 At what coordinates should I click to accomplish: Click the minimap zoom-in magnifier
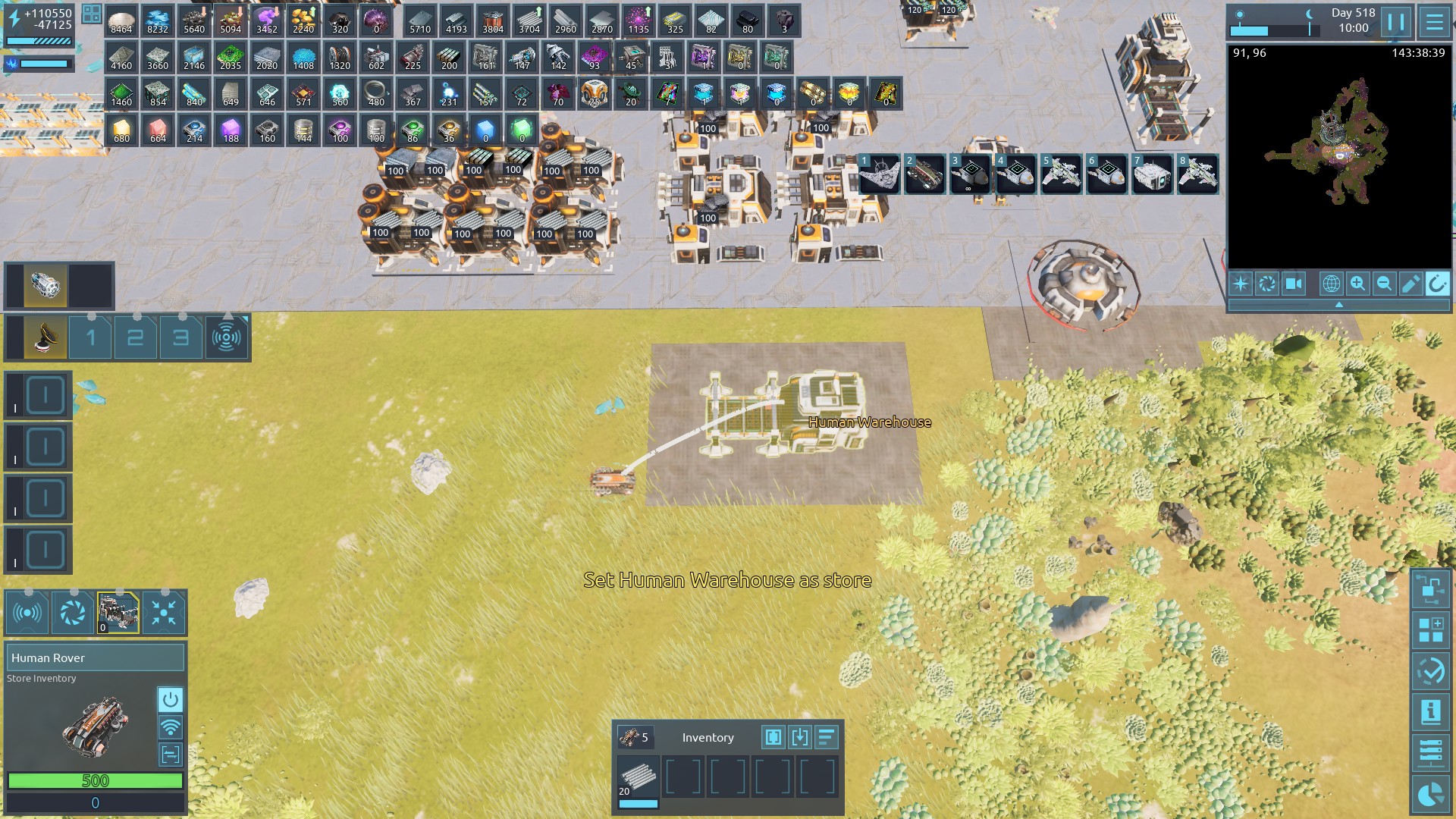point(1357,284)
